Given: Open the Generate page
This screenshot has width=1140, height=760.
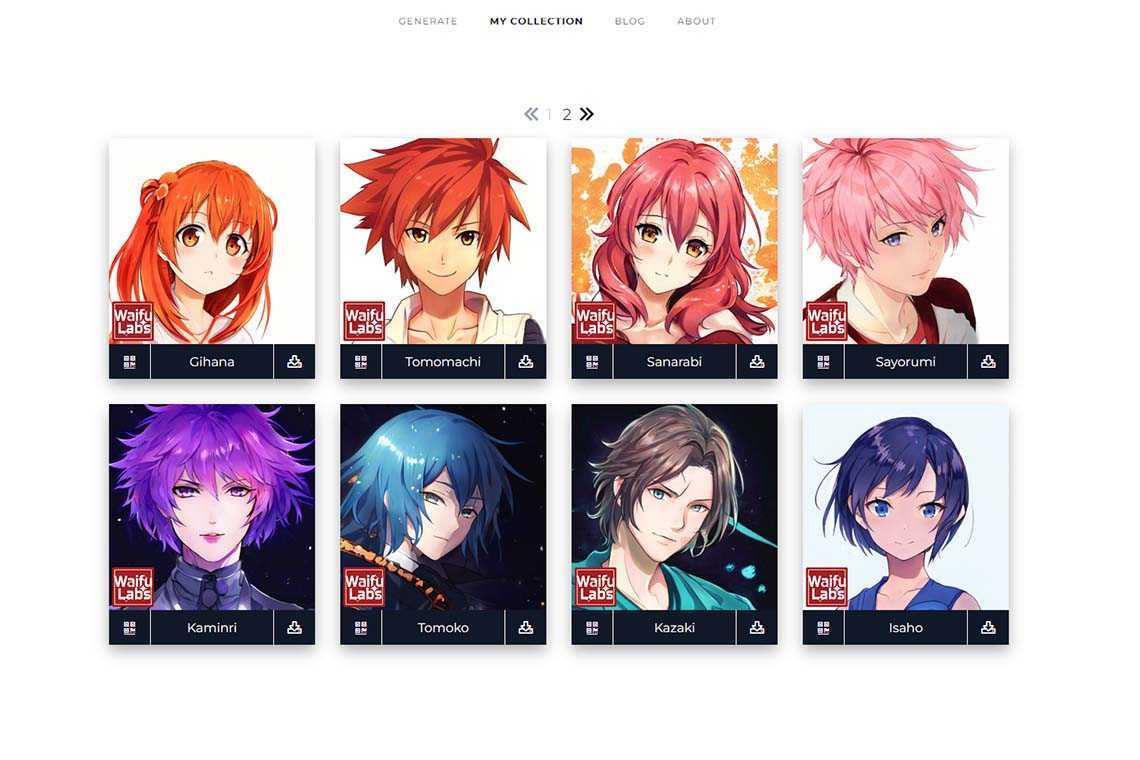Looking at the screenshot, I should click(x=428, y=21).
